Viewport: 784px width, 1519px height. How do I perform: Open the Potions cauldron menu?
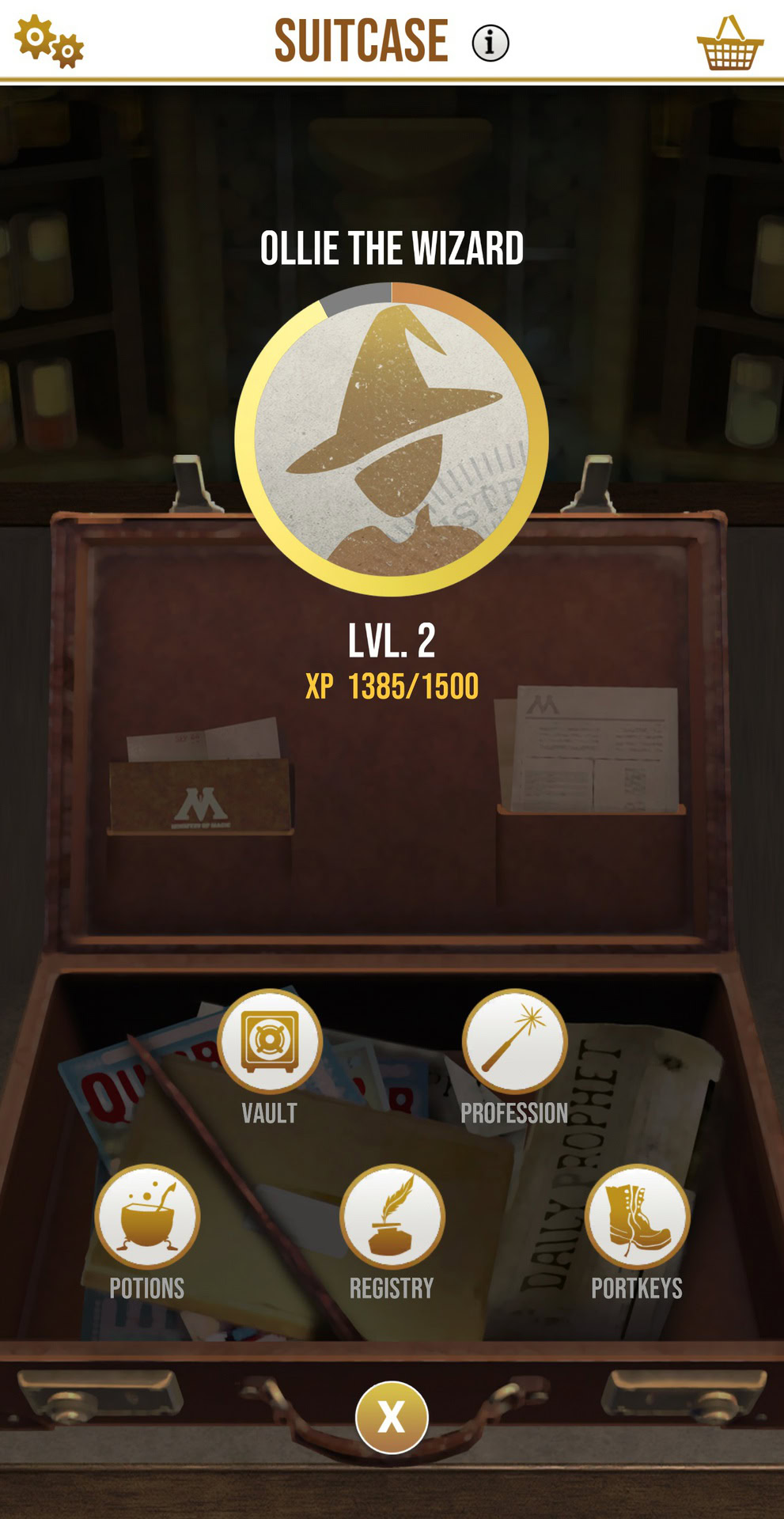coord(147,1217)
